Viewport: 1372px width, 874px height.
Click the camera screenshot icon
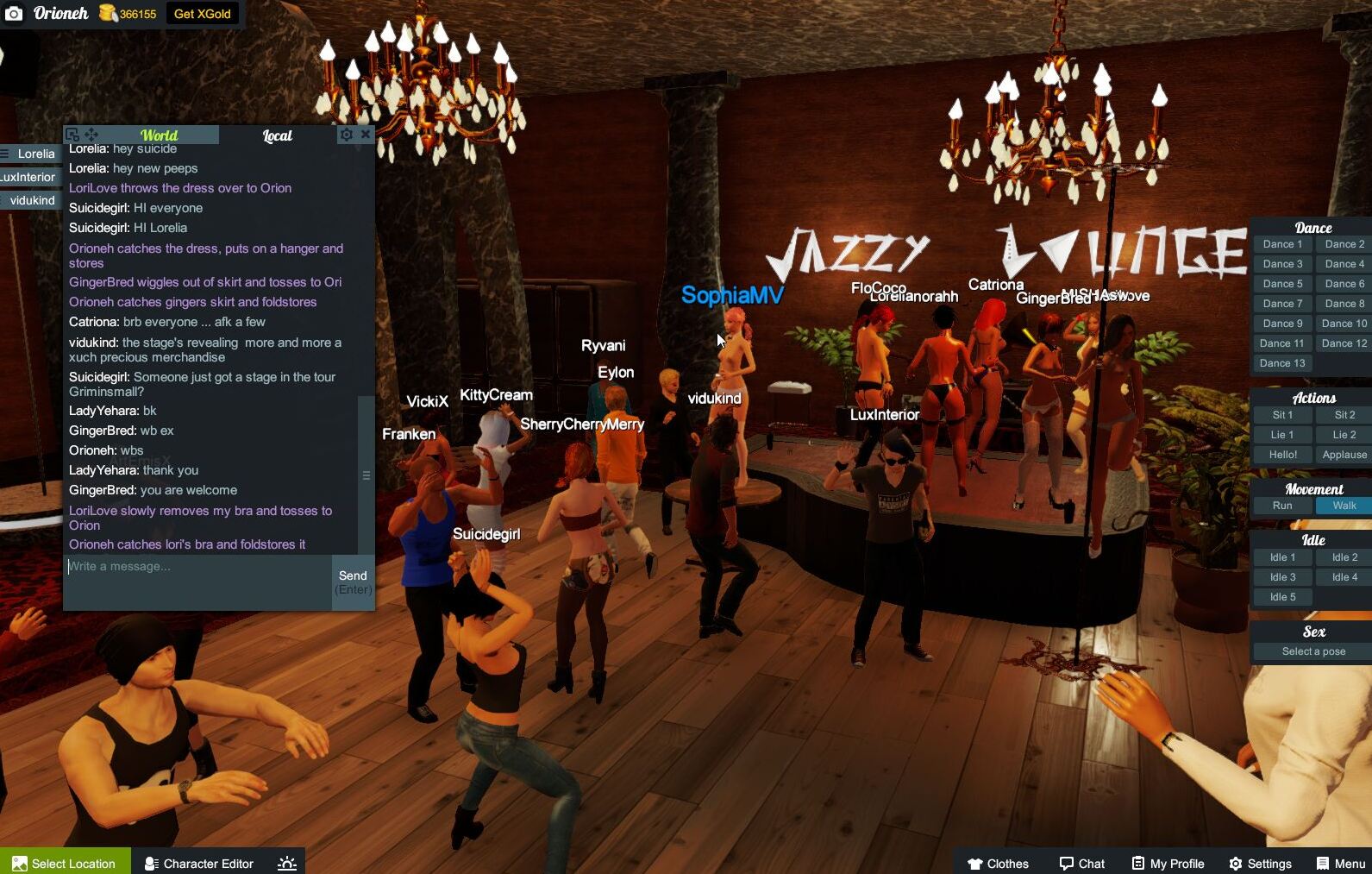click(x=14, y=14)
